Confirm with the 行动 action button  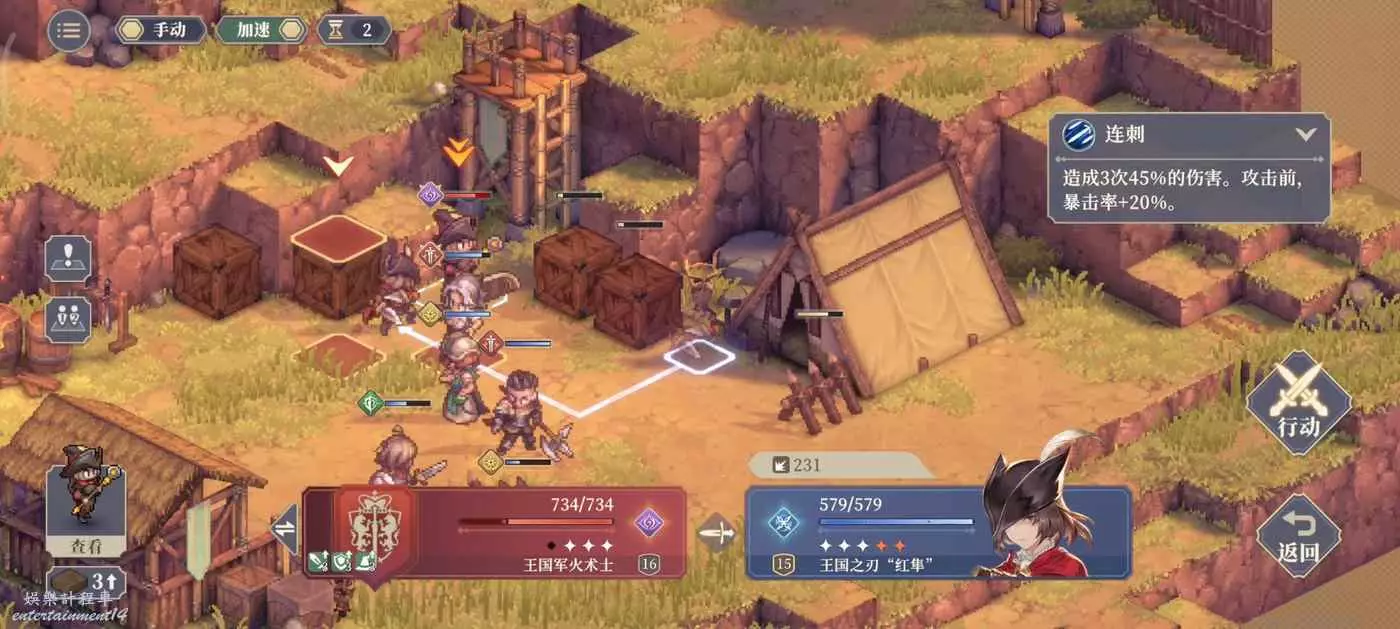pyautogui.click(x=1298, y=404)
